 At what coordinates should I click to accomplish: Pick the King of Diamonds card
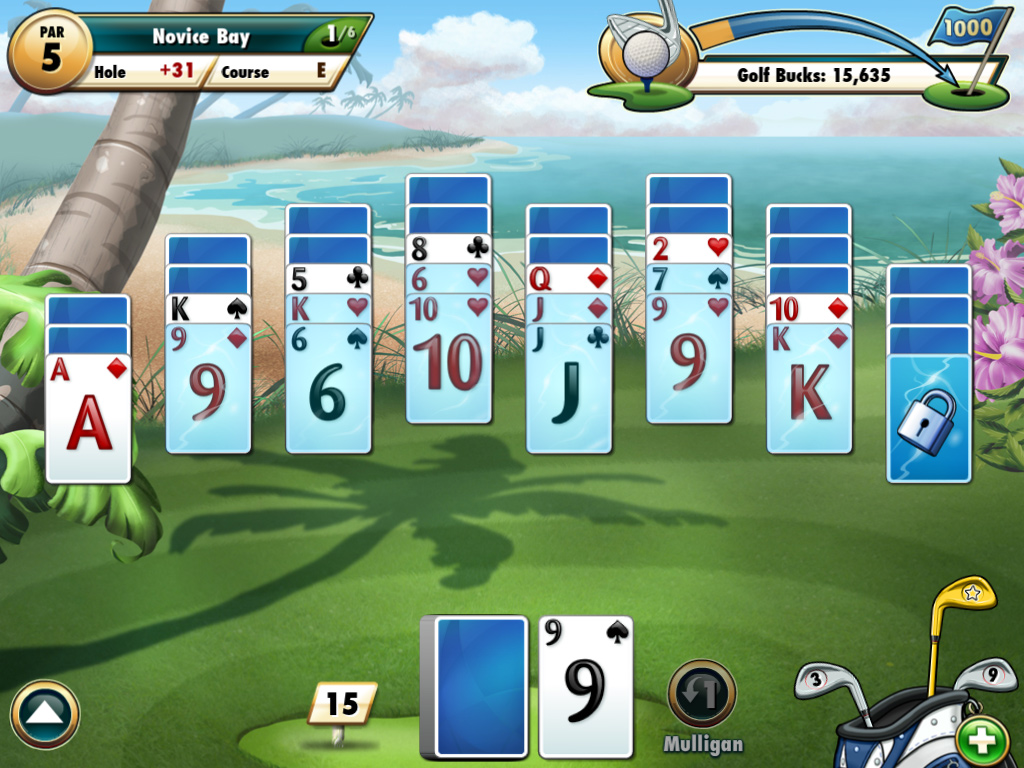click(808, 392)
